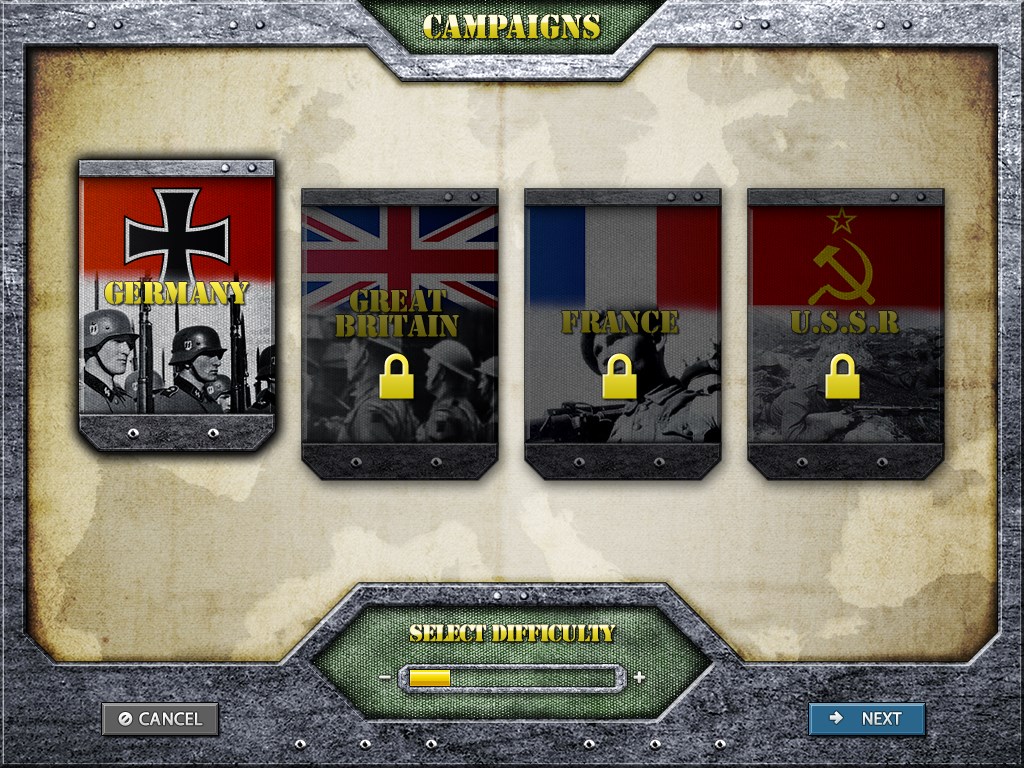1024x768 pixels.
Task: Cancel campaign selection
Action: click(x=160, y=719)
